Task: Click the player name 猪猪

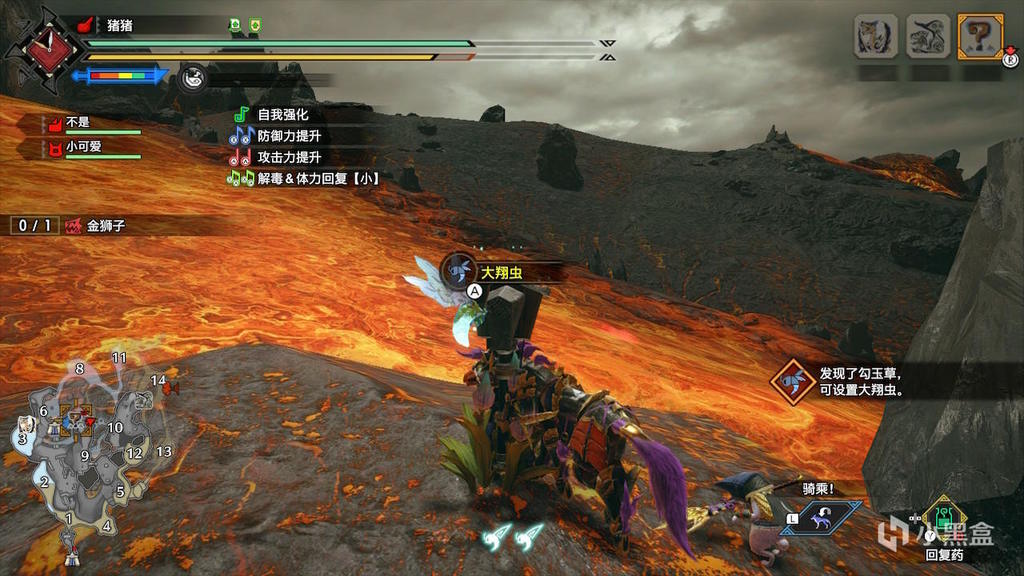Action: pyautogui.click(x=120, y=25)
